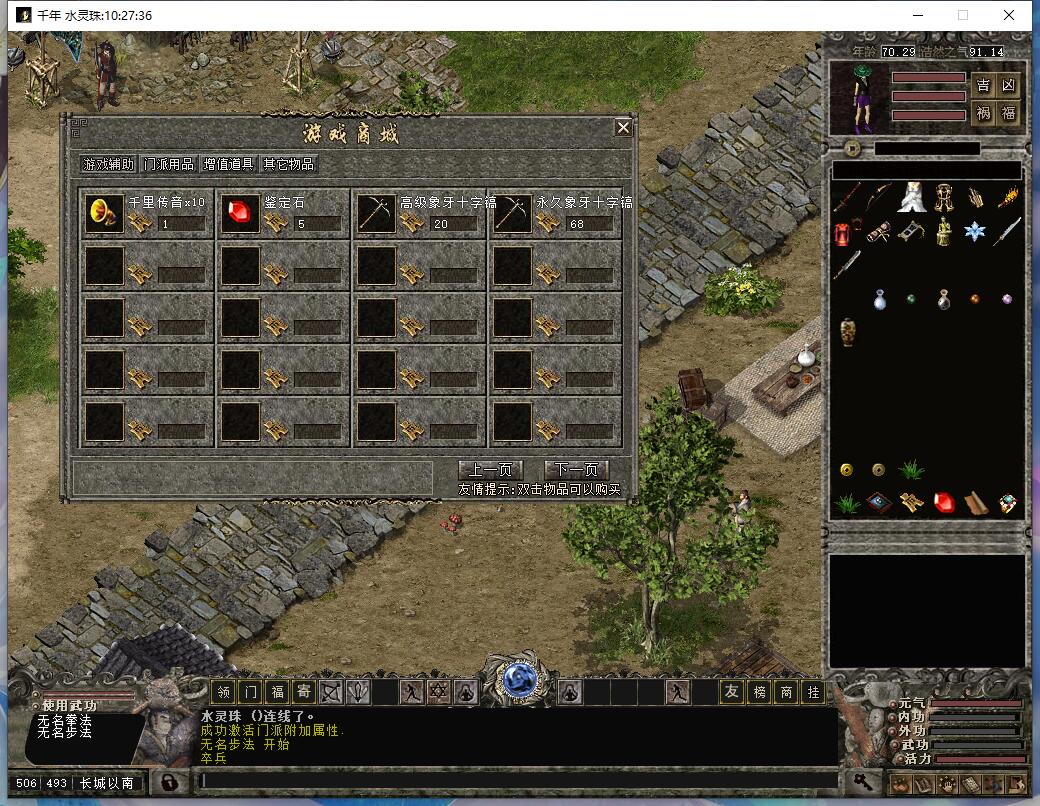Maximize the game window
The image size is (1040, 806).
point(963,15)
